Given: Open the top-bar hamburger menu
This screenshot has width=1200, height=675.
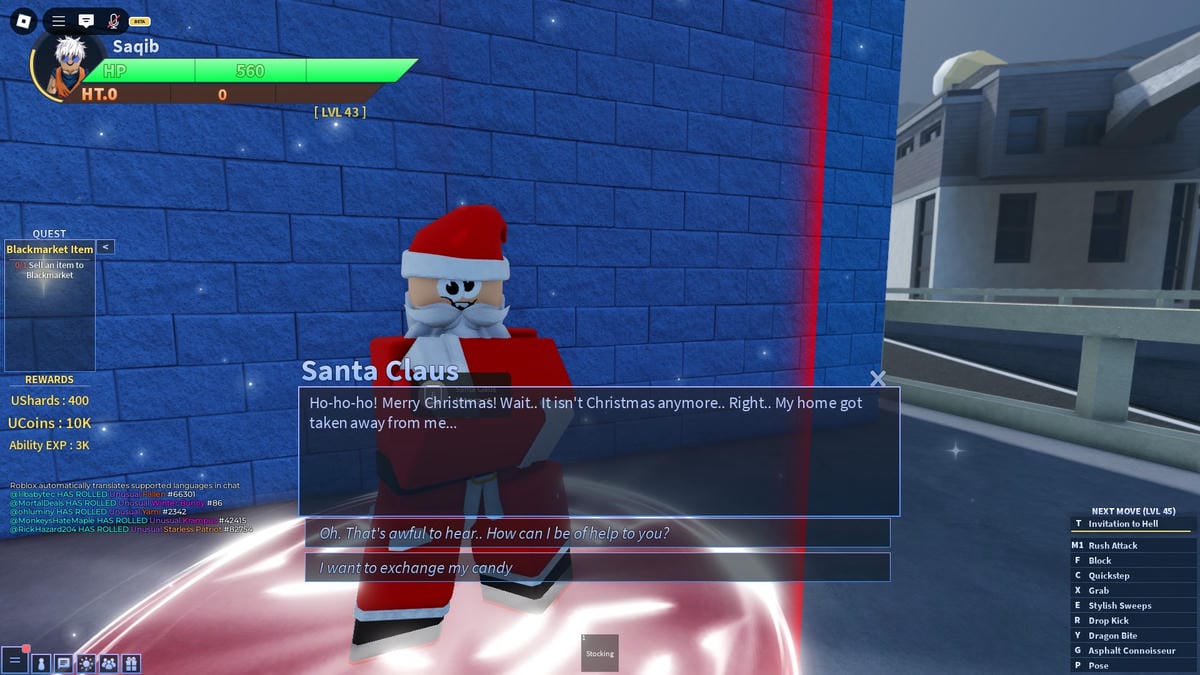Looking at the screenshot, I should (x=59, y=20).
